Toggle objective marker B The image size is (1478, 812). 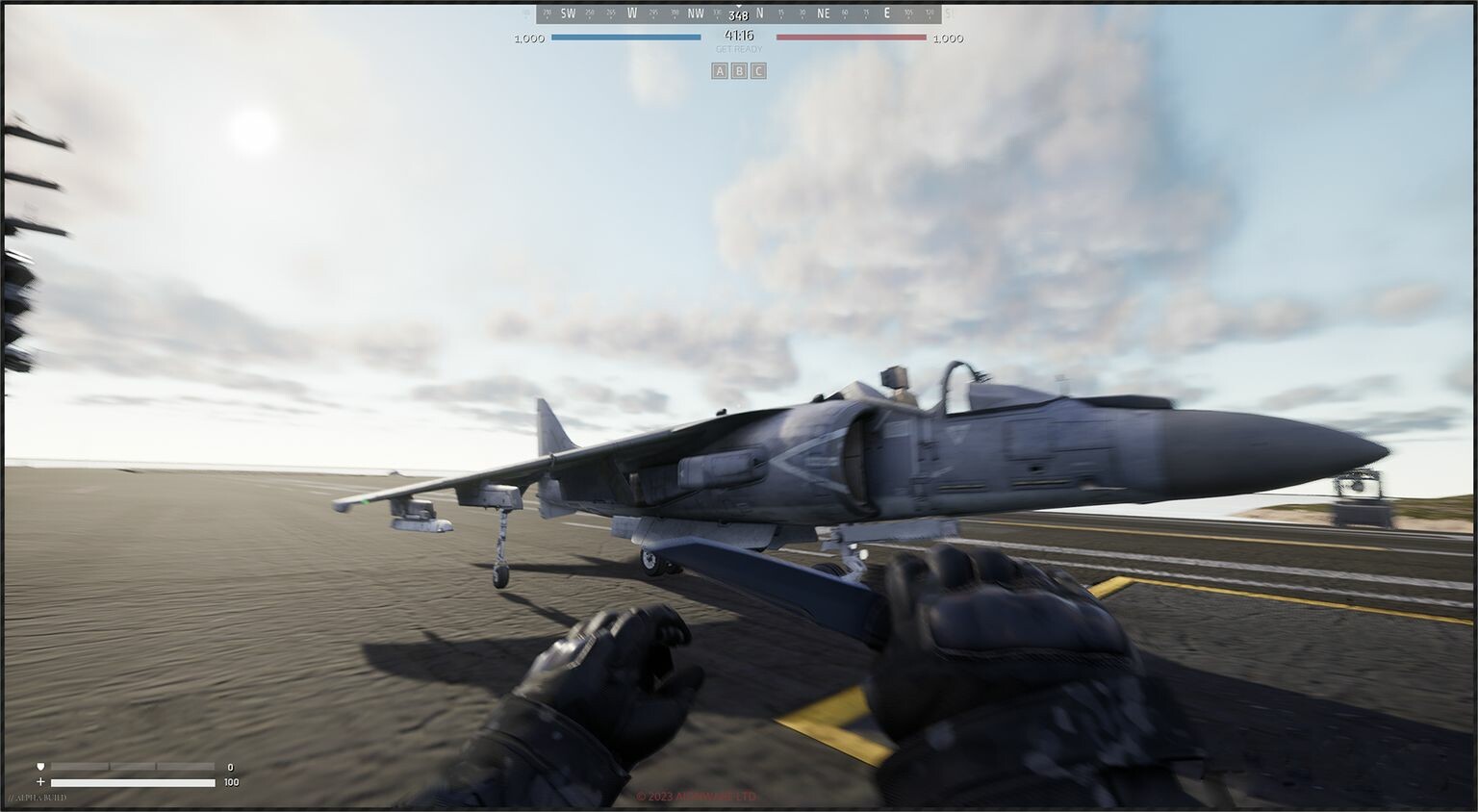[738, 70]
